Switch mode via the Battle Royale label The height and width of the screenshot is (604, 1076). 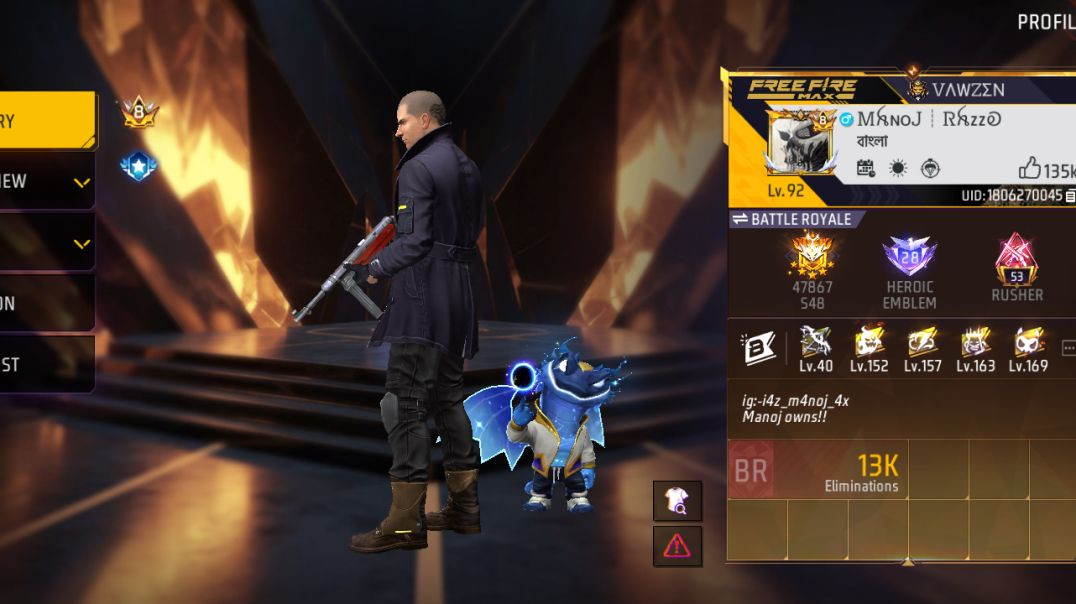(x=791, y=219)
